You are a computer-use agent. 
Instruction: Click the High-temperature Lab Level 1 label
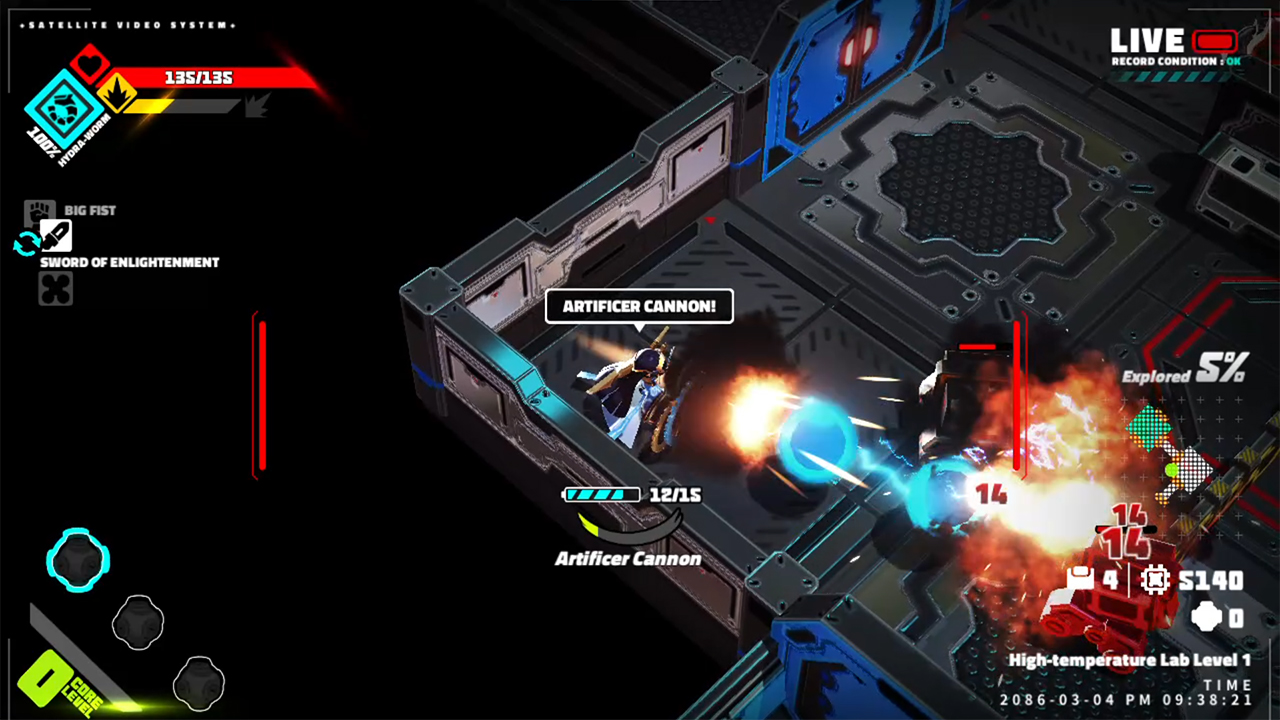point(1130,660)
